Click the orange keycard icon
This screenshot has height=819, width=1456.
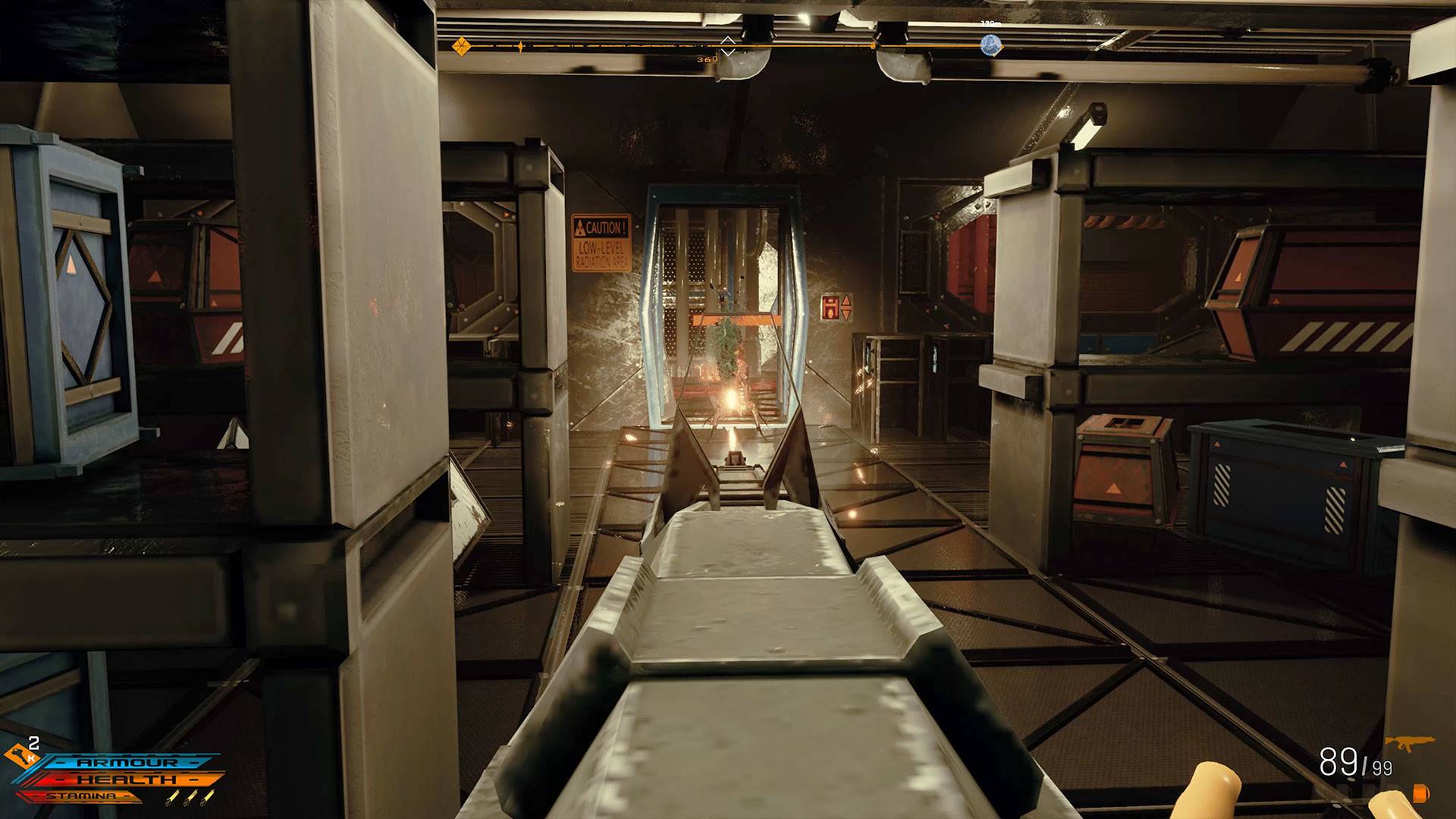coord(17,755)
